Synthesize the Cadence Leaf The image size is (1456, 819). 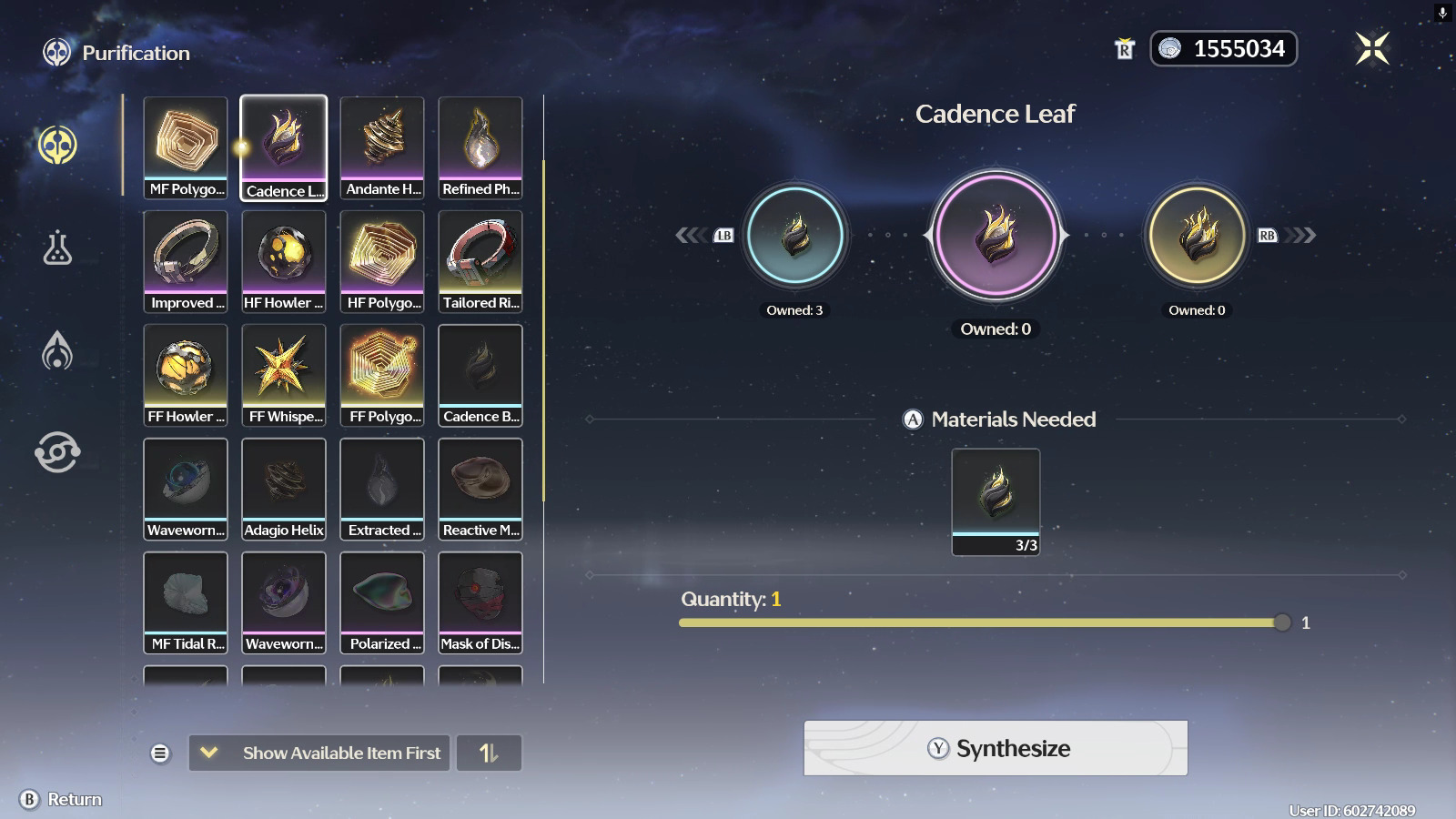pyautogui.click(x=995, y=748)
